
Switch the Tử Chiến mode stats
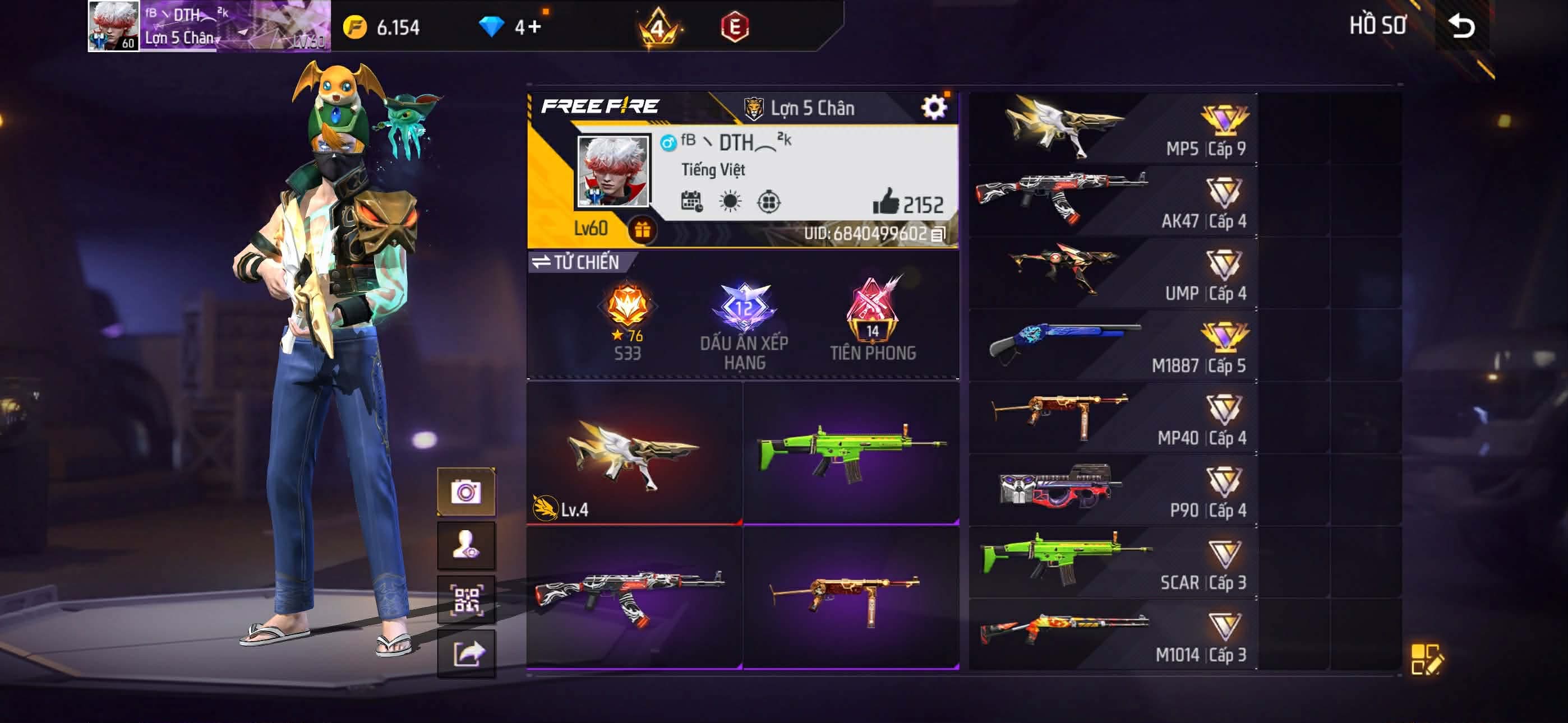click(575, 262)
